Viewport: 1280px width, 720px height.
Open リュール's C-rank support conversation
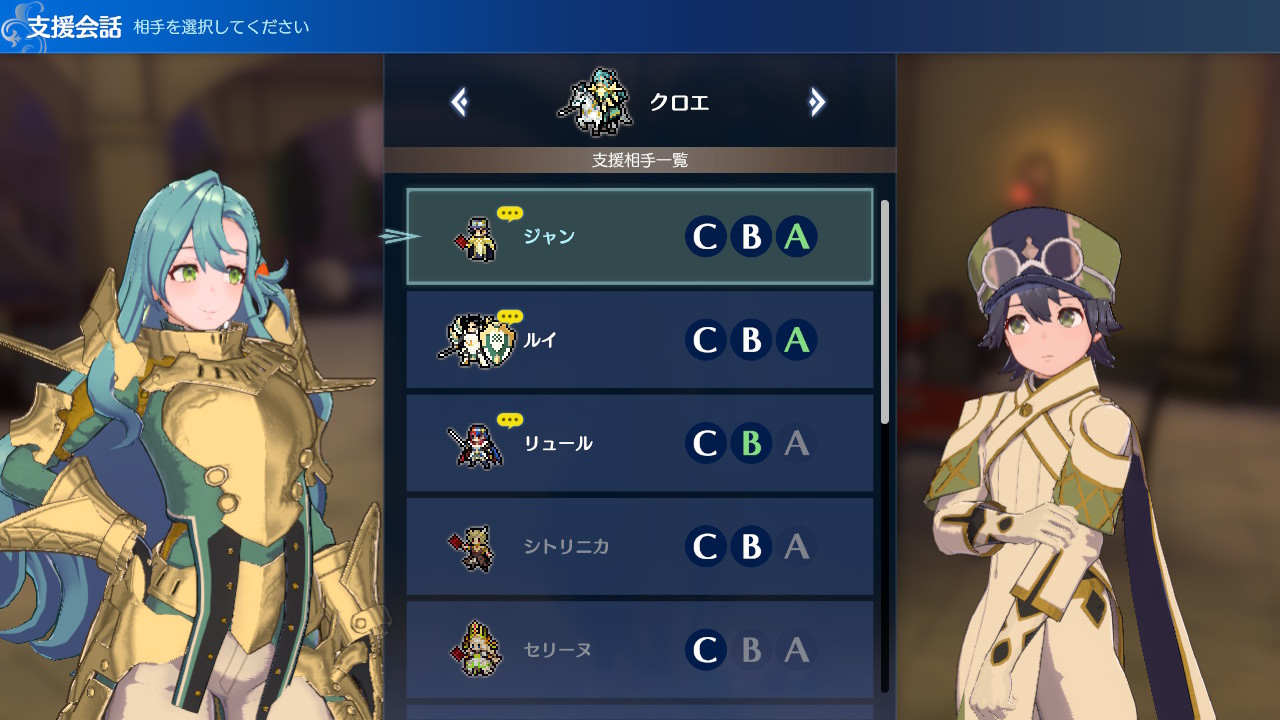(x=706, y=443)
